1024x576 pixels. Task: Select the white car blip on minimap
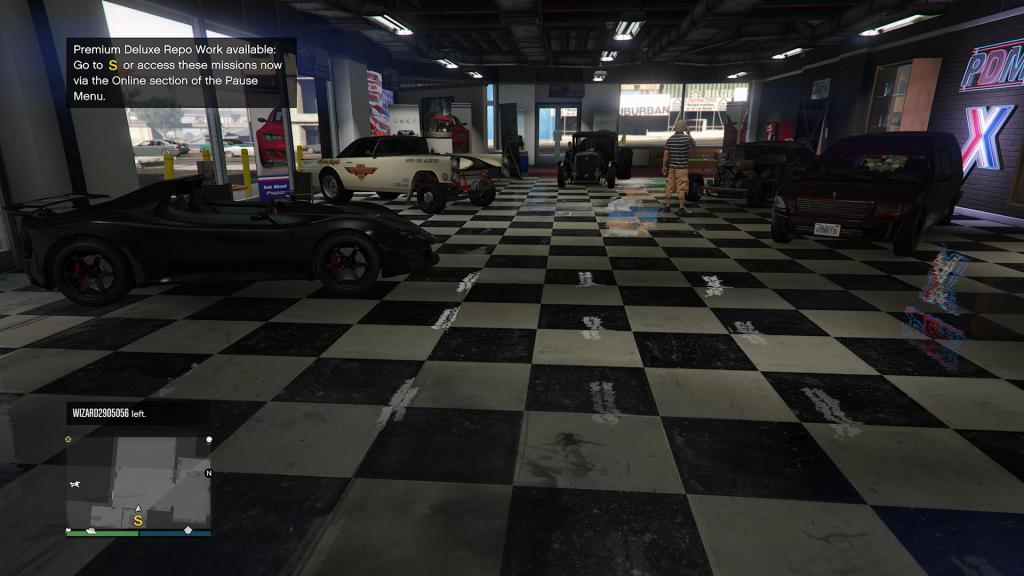tap(75, 484)
